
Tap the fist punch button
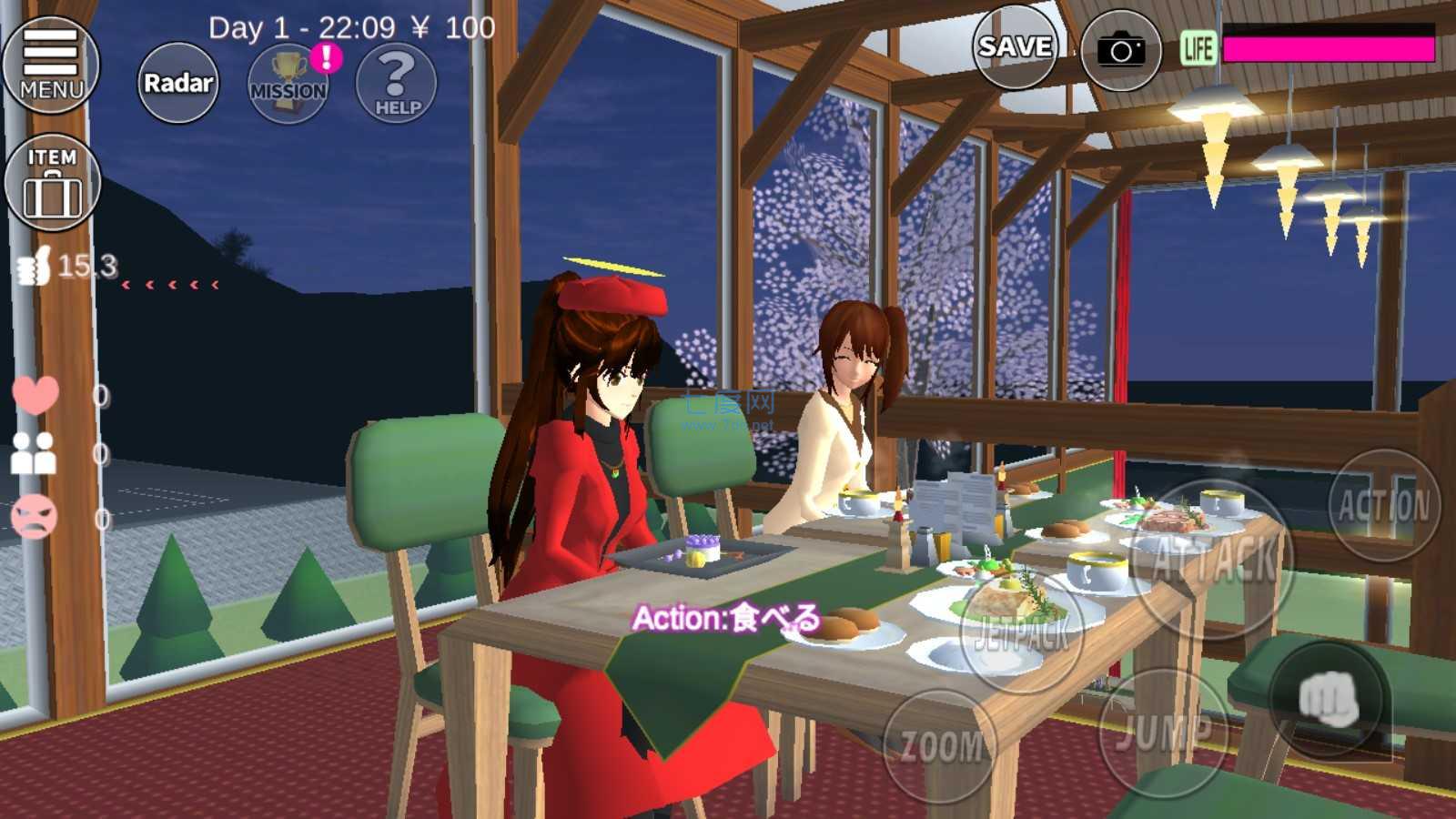[x=1329, y=700]
